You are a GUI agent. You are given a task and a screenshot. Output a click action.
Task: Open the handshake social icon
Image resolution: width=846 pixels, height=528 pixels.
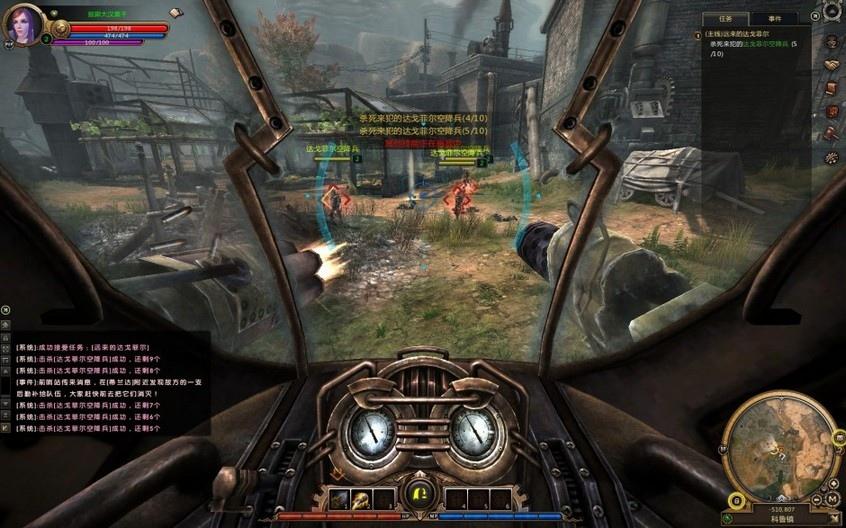tap(831, 65)
